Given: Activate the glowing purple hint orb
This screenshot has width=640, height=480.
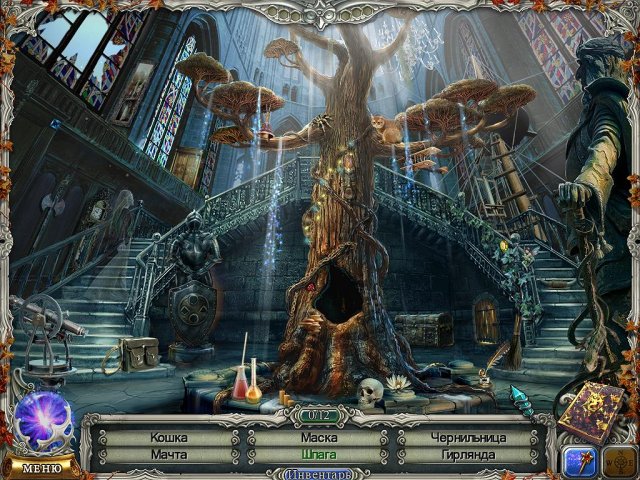Looking at the screenshot, I should (44, 418).
